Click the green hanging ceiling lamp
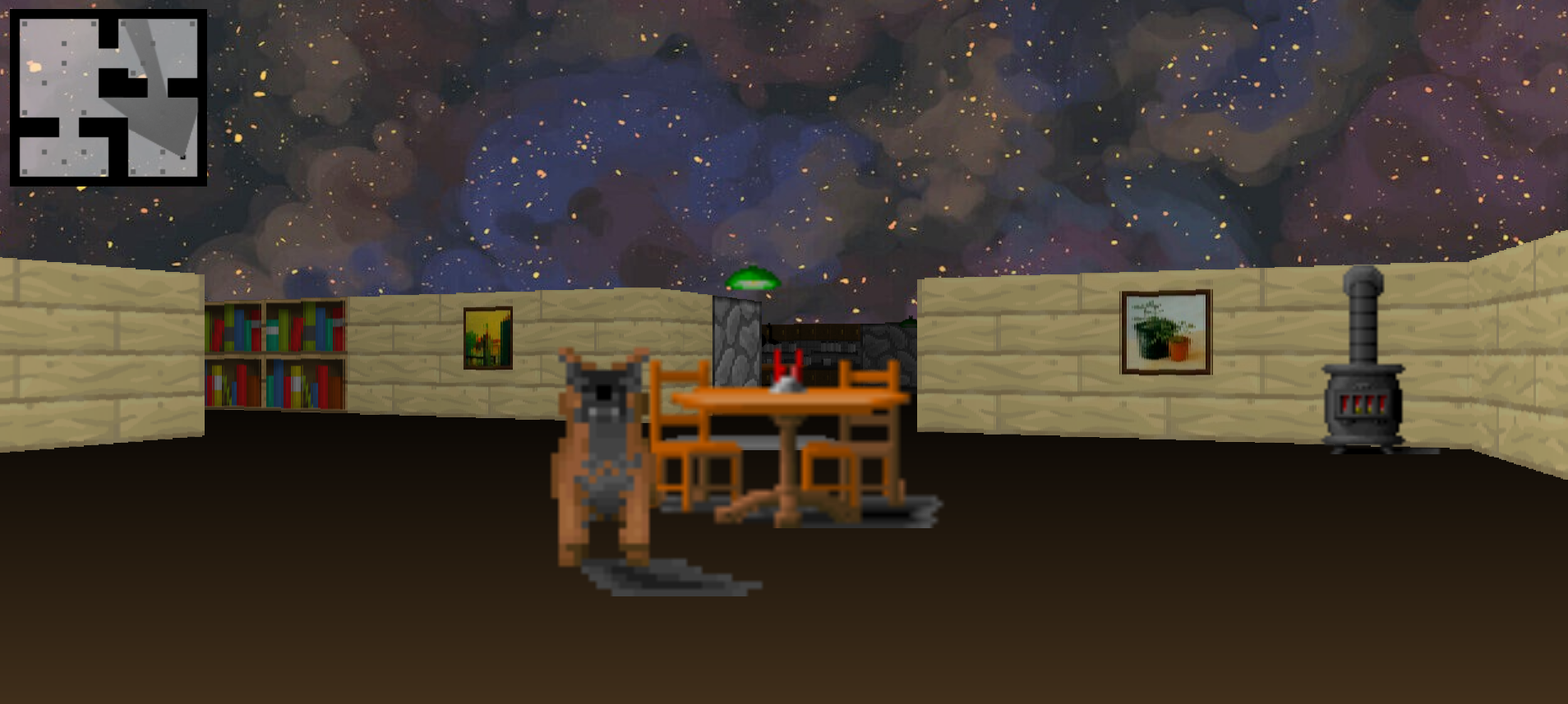This screenshot has width=1568, height=704. (752, 279)
